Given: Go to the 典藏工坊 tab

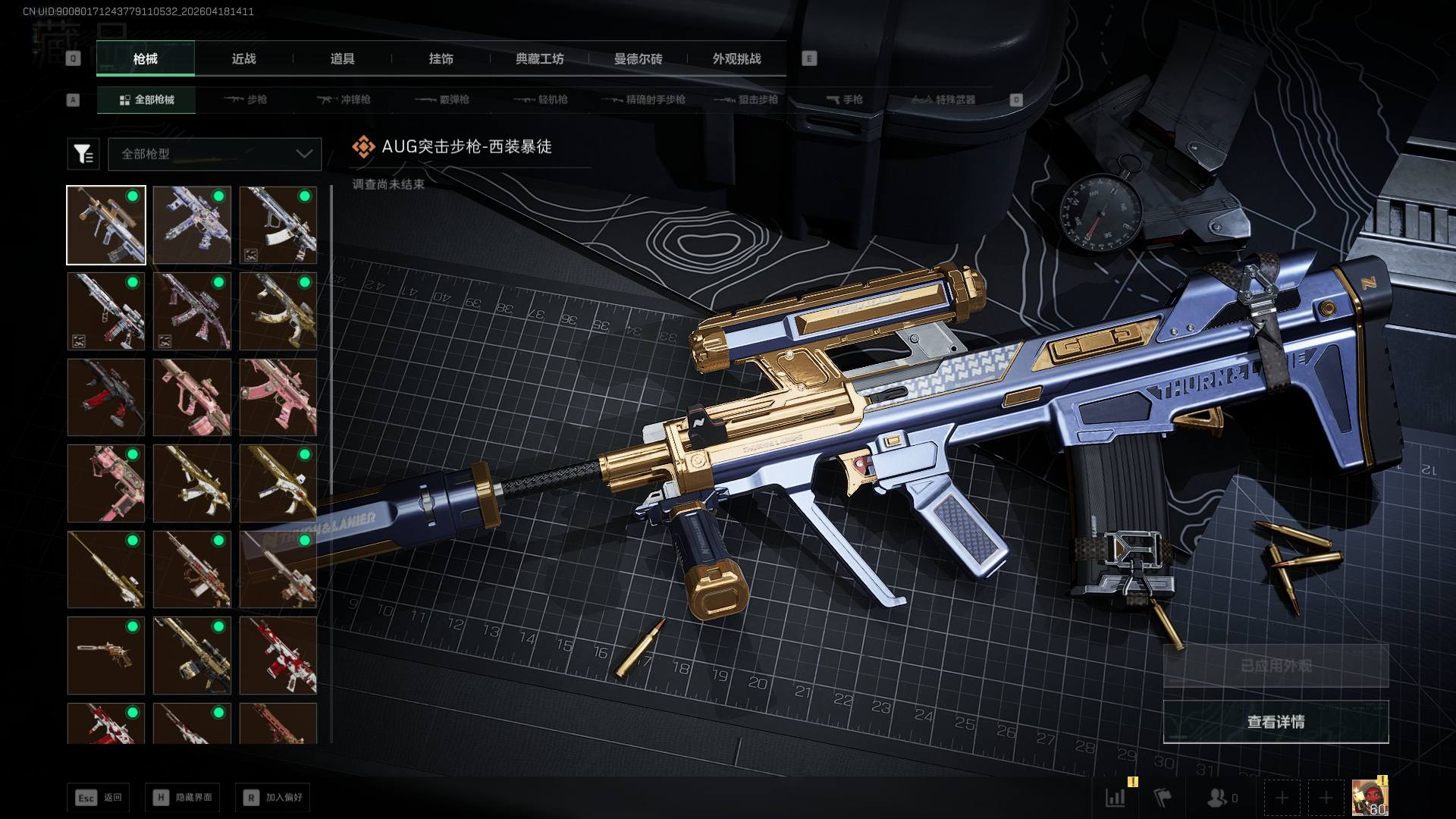Looking at the screenshot, I should tap(539, 58).
